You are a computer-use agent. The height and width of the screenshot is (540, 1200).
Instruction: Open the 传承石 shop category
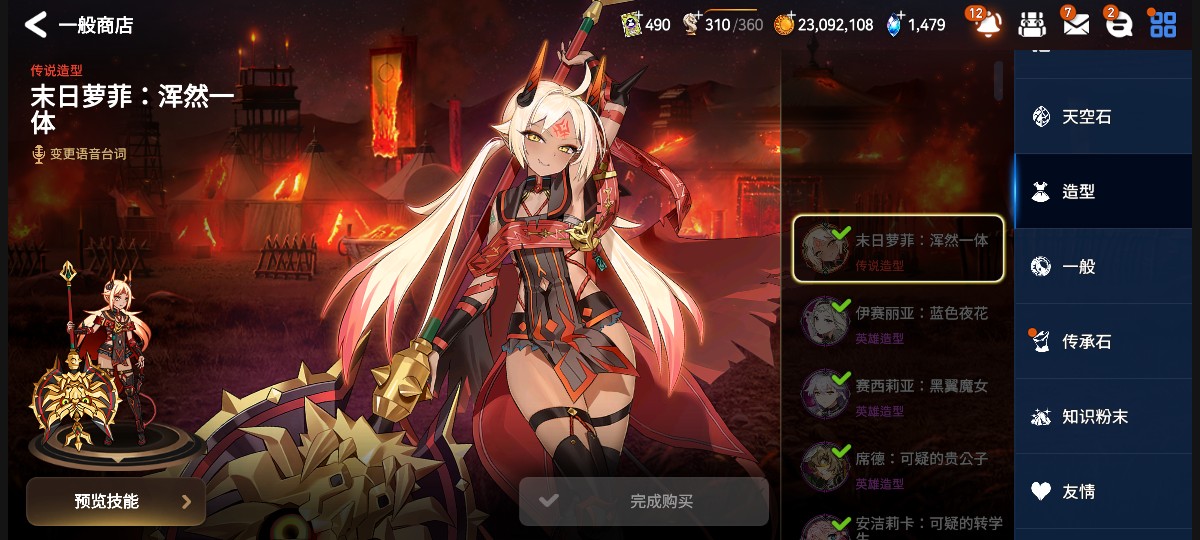pos(1107,341)
